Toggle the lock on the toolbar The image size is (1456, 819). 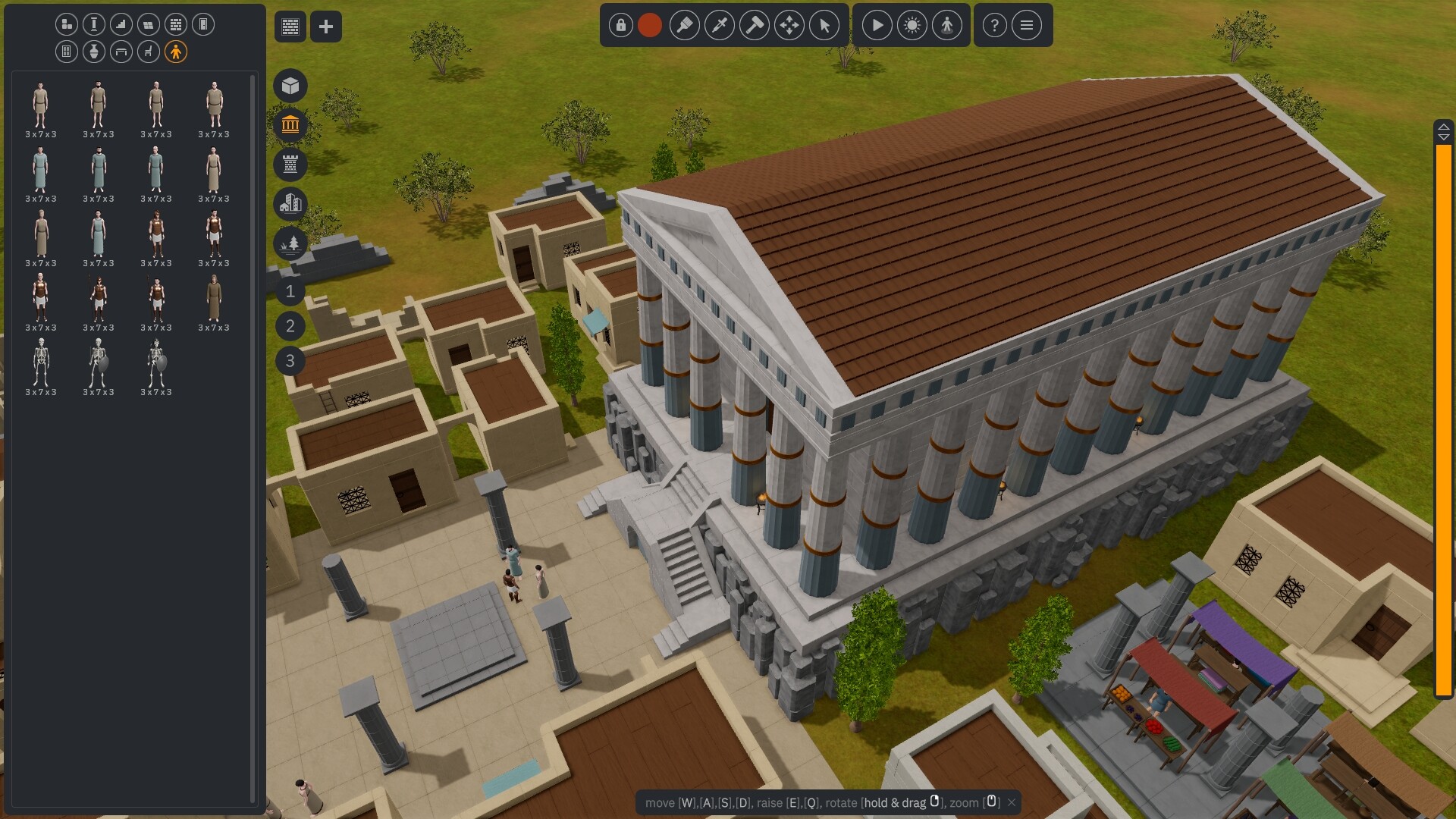click(620, 25)
